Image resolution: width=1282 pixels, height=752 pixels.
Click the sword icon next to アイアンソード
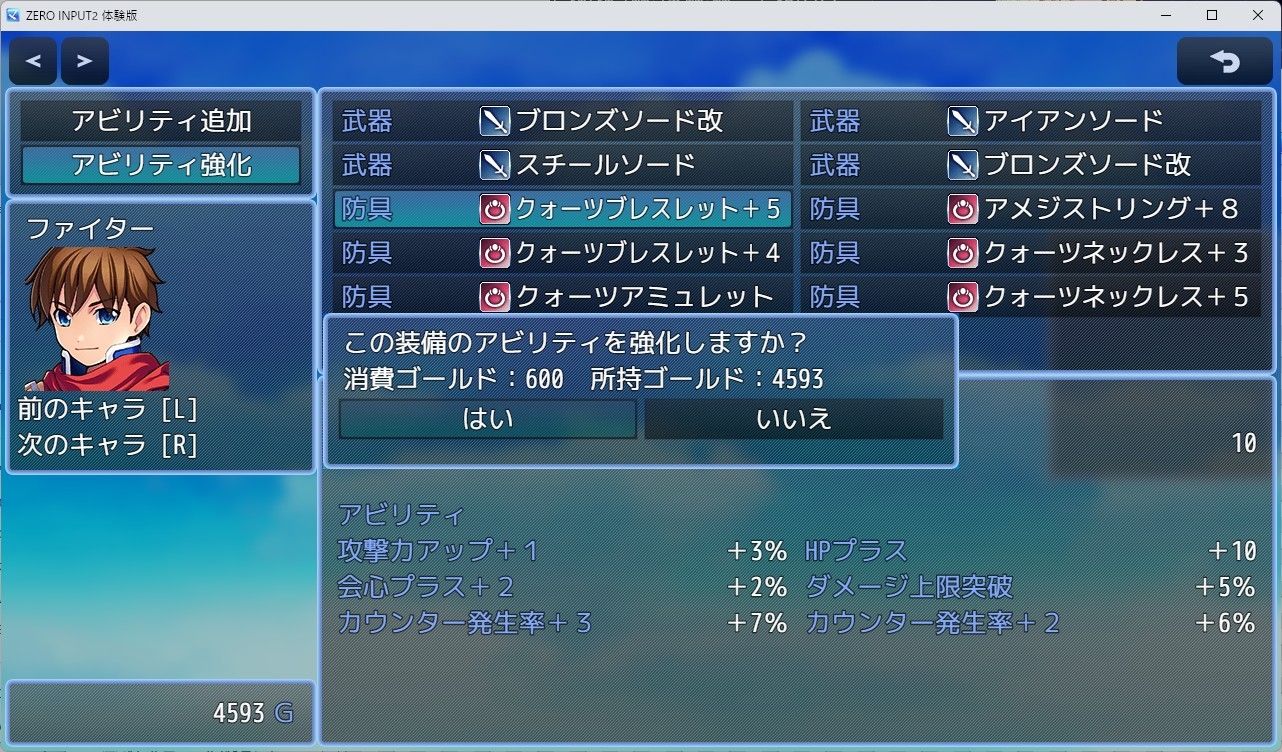click(x=963, y=121)
